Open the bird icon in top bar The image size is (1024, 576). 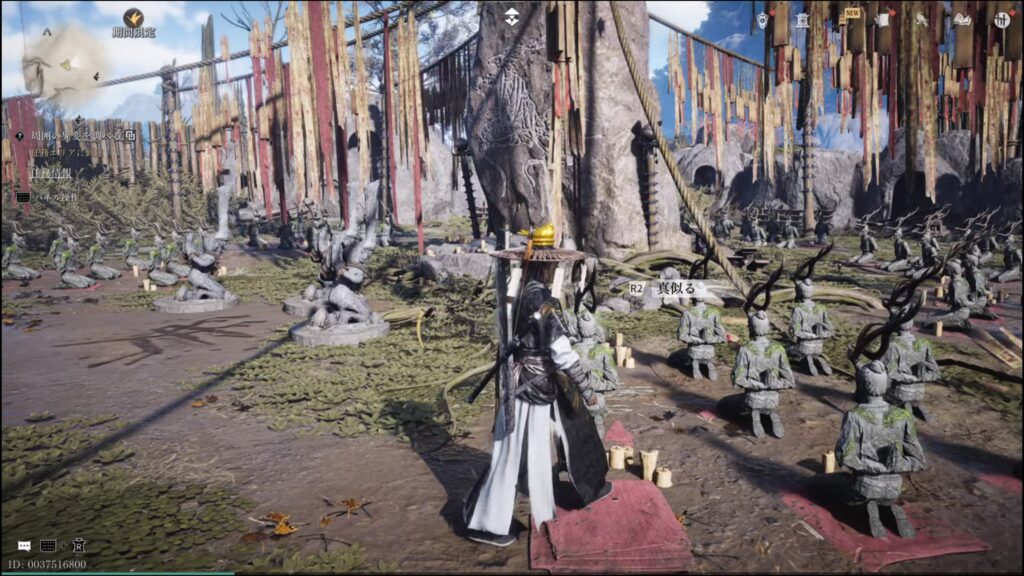pyautogui.click(x=922, y=19)
